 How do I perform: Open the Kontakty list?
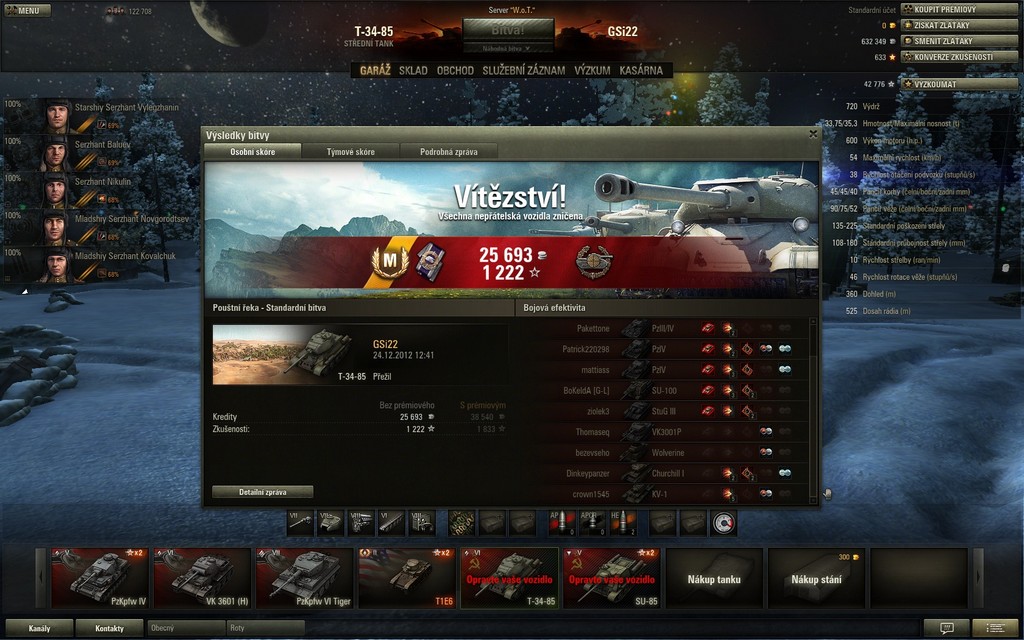coord(110,628)
